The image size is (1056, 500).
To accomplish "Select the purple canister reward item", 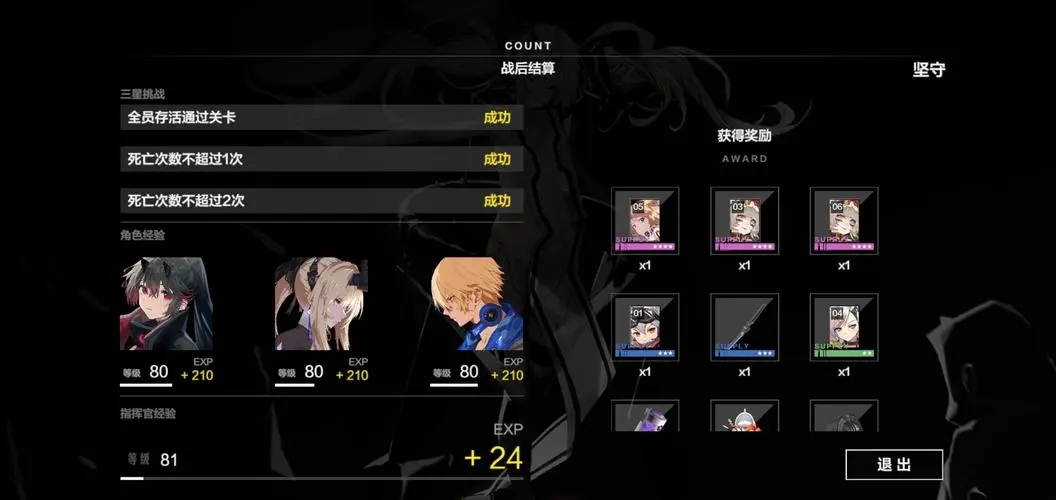I will tap(645, 417).
